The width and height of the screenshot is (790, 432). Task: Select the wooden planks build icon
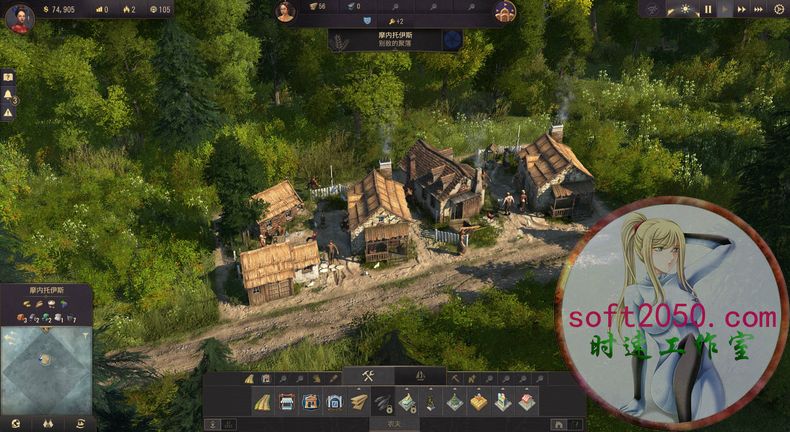point(359,402)
